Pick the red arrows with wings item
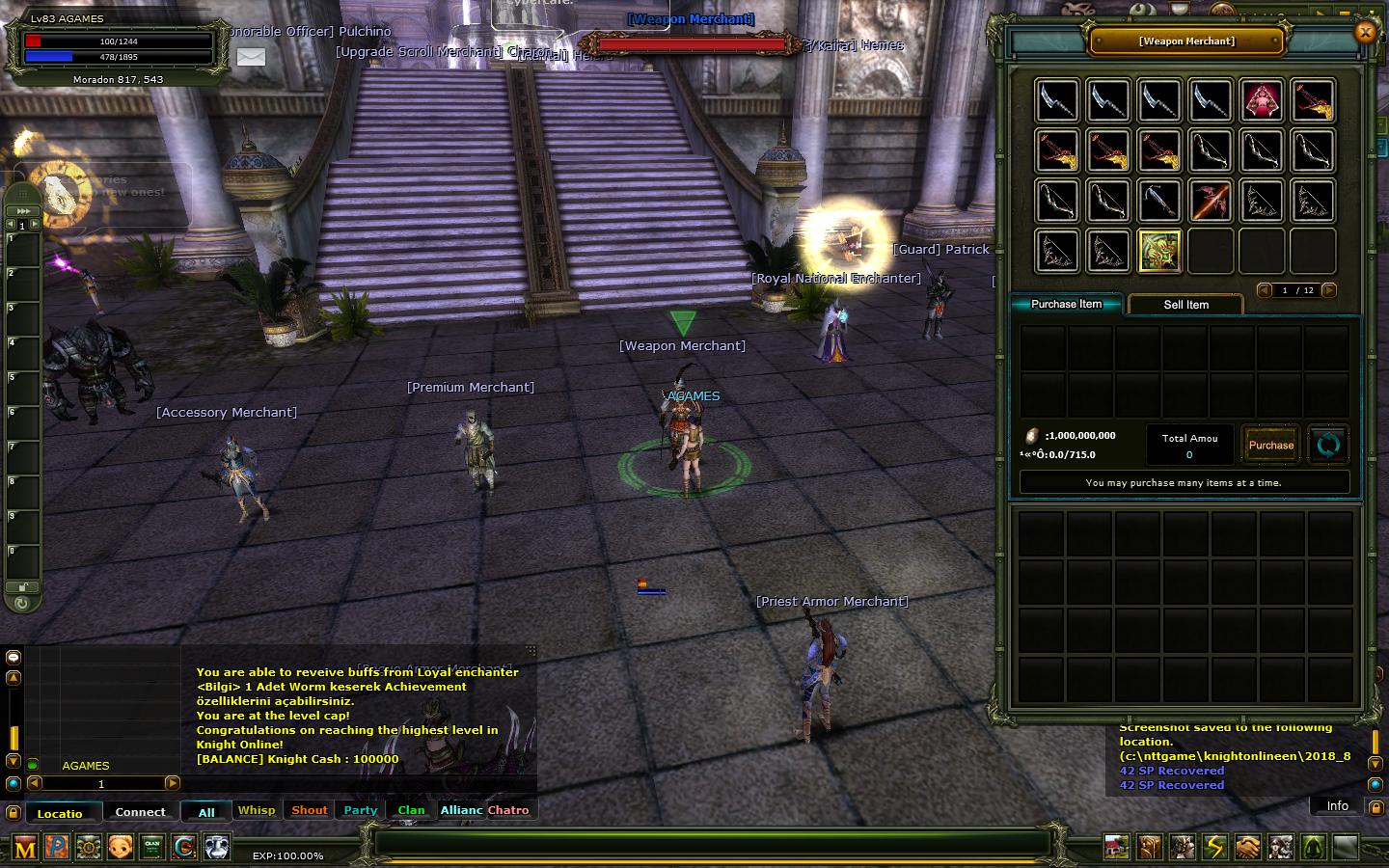This screenshot has height=868, width=1389. pos(1211,201)
